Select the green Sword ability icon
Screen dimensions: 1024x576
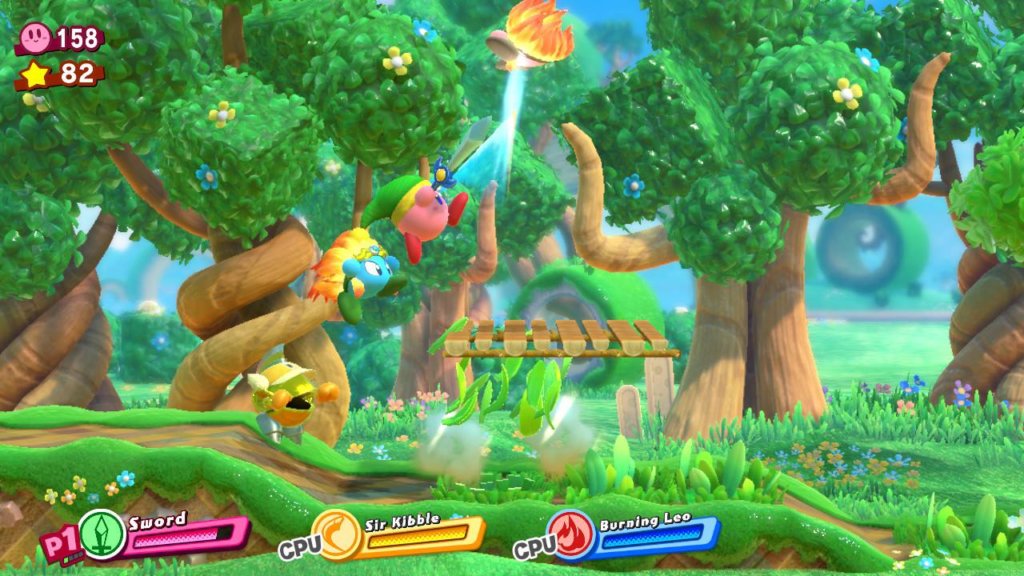tap(102, 535)
